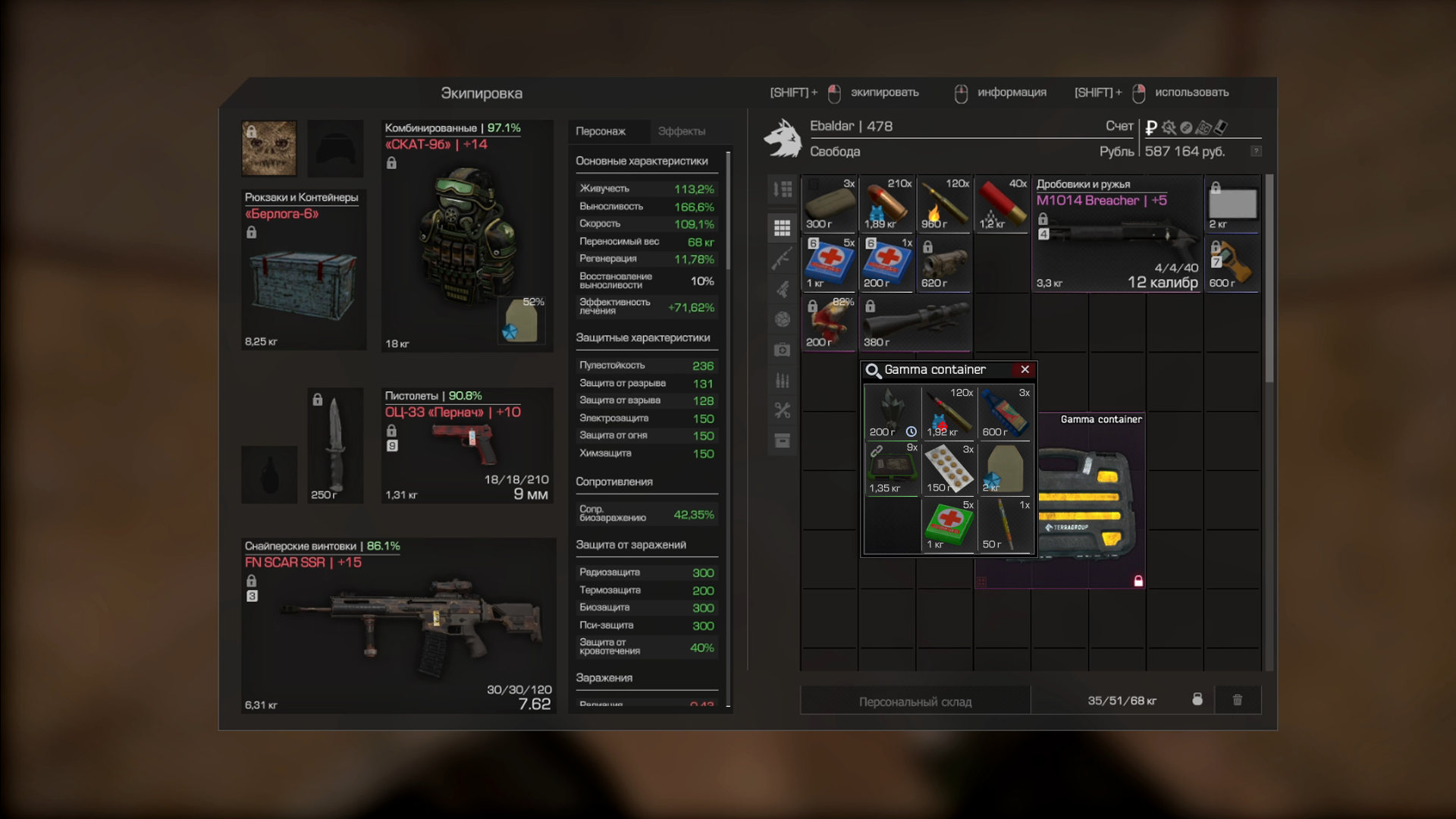The image size is (1456, 819).
Task: Toggle the lock icon beside the weight readout
Action: [1197, 700]
